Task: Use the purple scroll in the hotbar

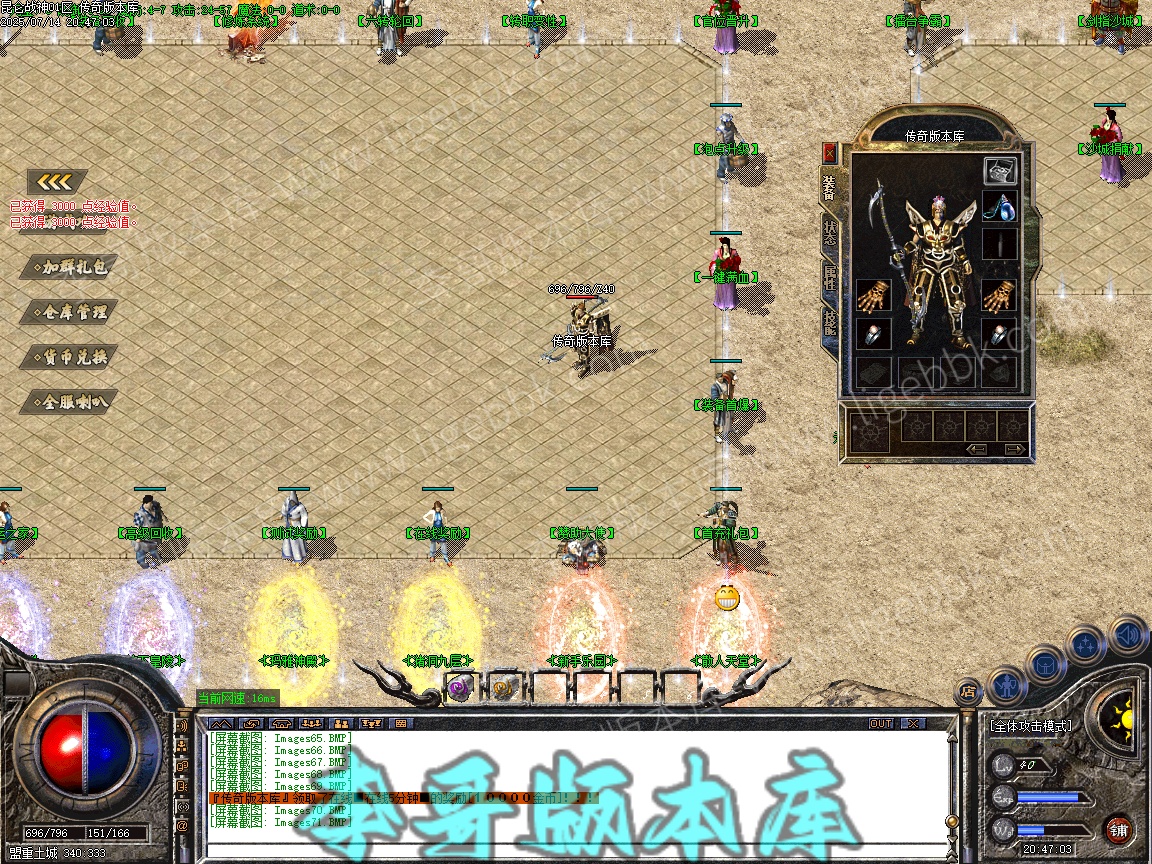Action: (459, 687)
